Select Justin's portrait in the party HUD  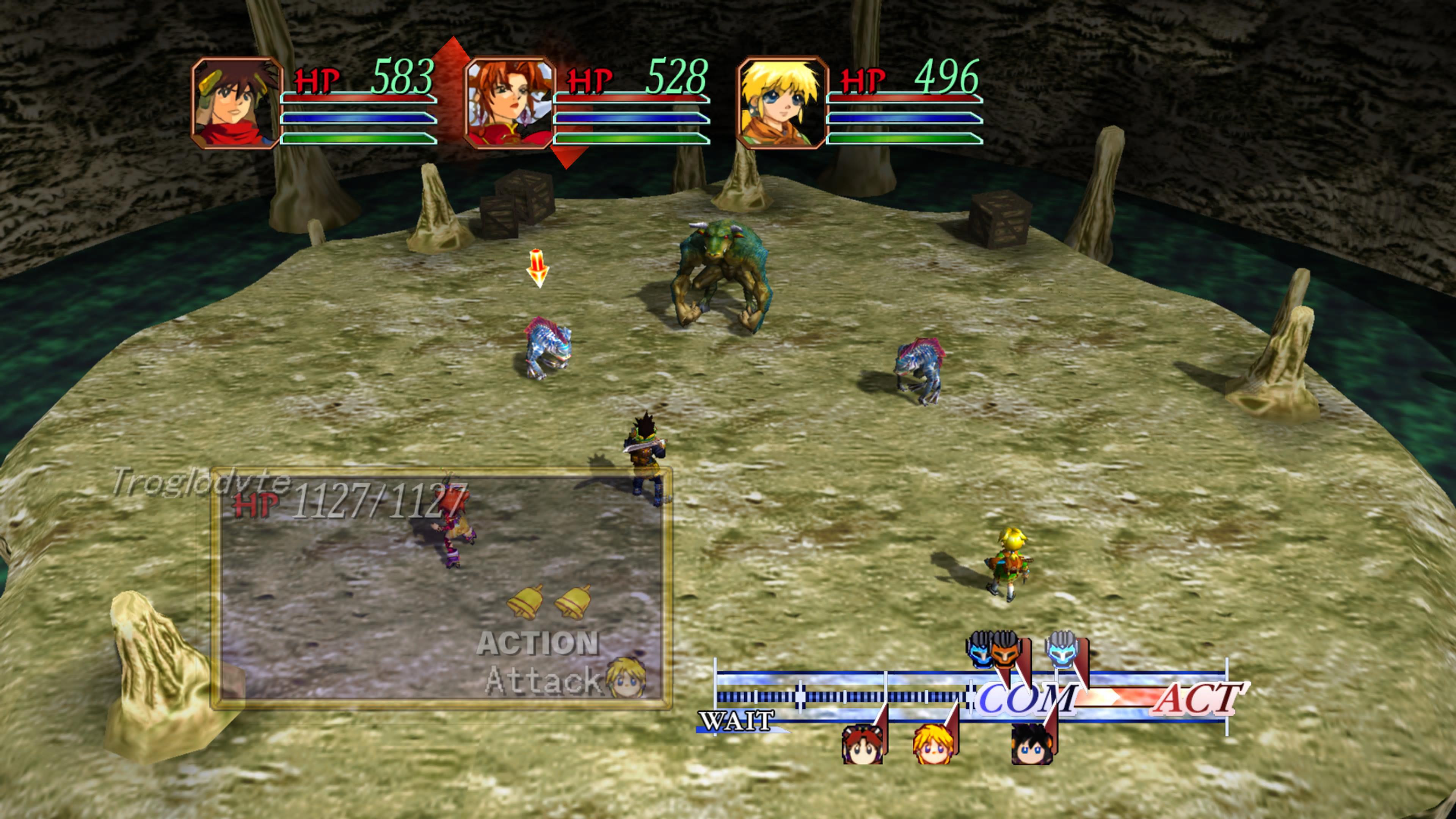(236, 103)
